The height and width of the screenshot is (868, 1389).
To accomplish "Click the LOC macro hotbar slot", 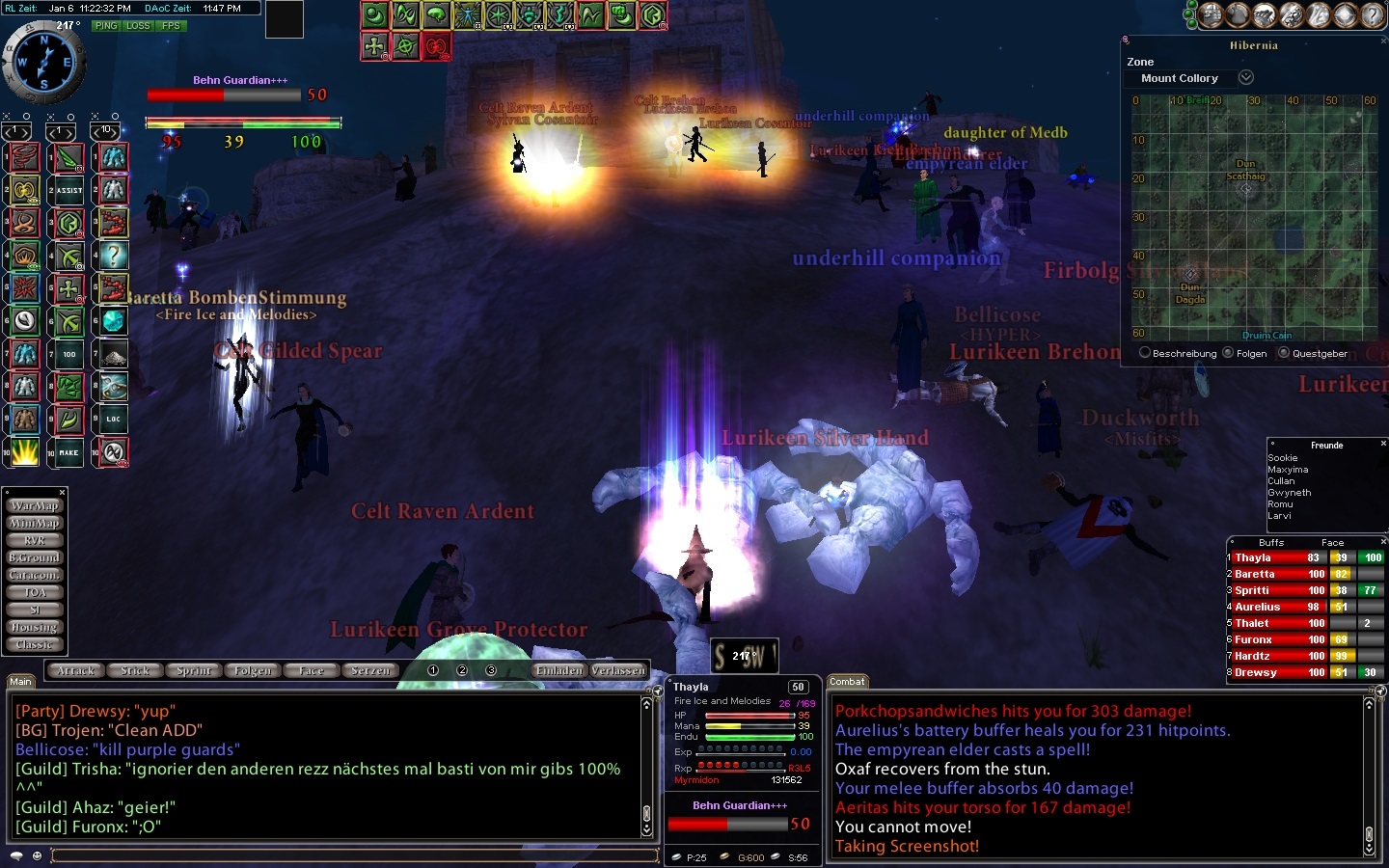I will point(114,419).
